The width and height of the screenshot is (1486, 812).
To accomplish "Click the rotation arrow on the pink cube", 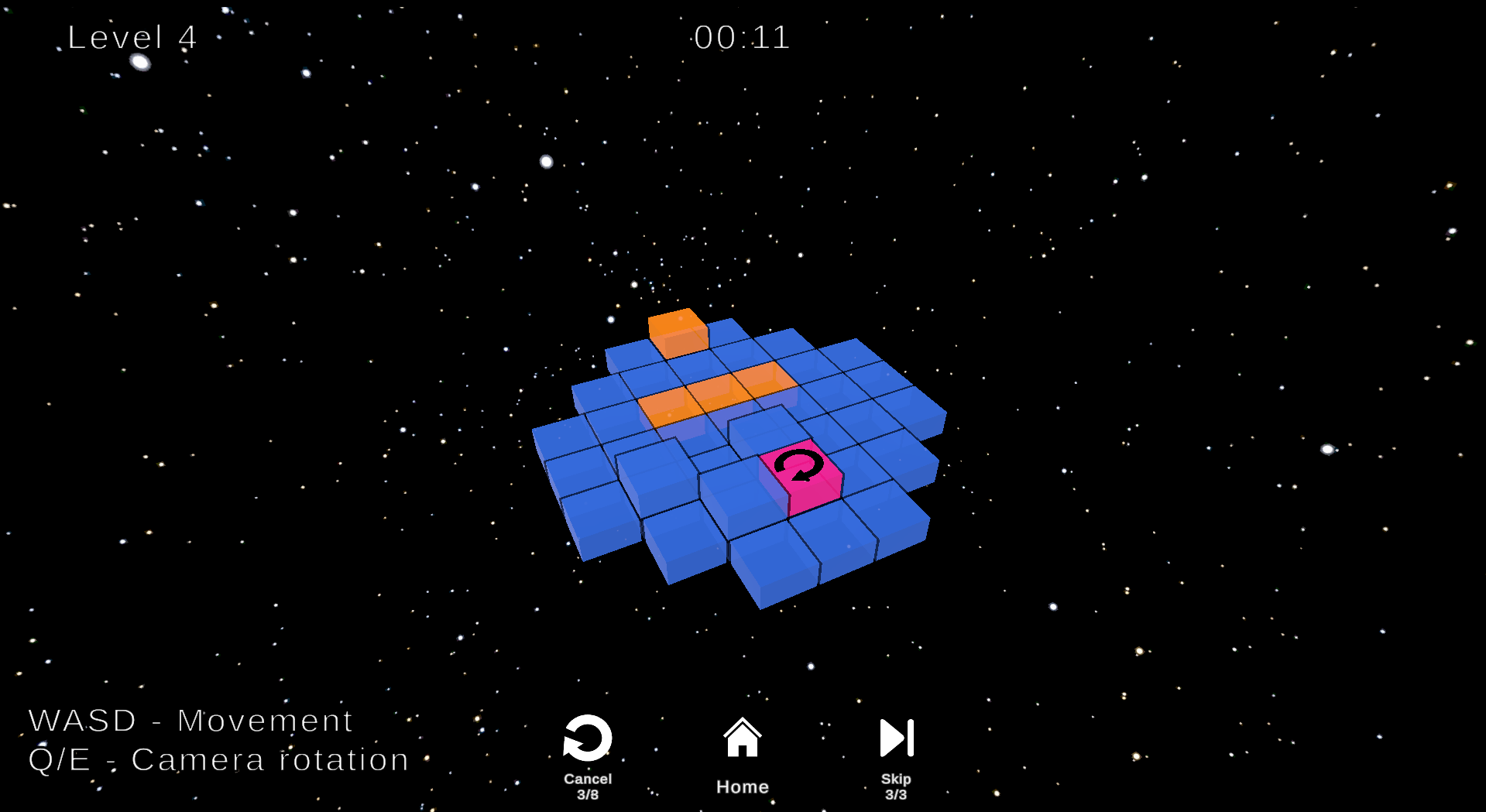I will point(798,466).
